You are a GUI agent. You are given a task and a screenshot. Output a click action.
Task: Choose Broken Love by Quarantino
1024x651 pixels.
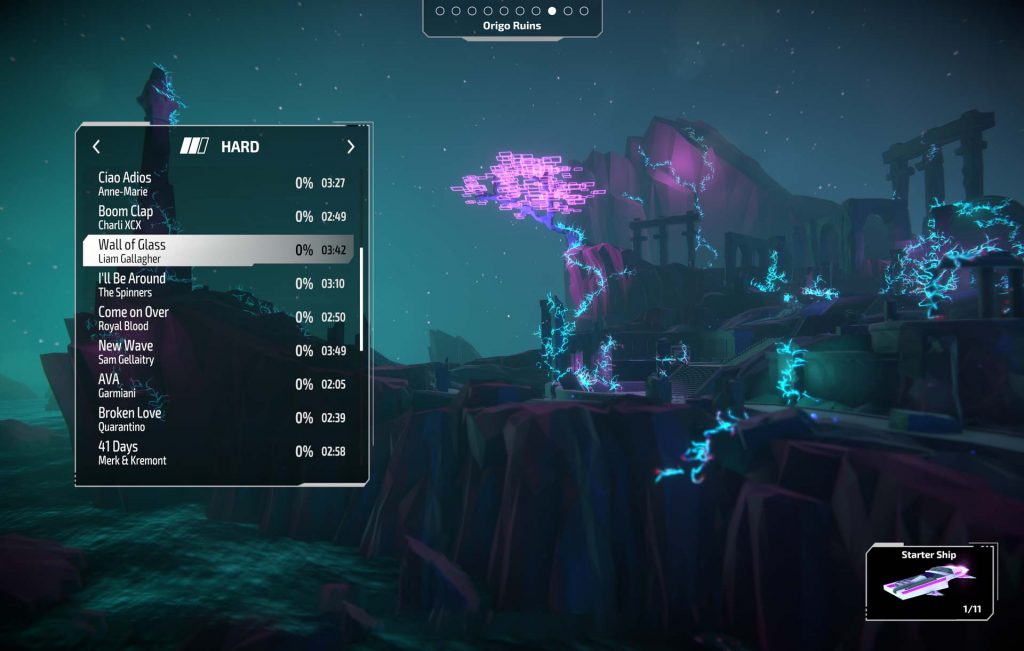coord(218,418)
